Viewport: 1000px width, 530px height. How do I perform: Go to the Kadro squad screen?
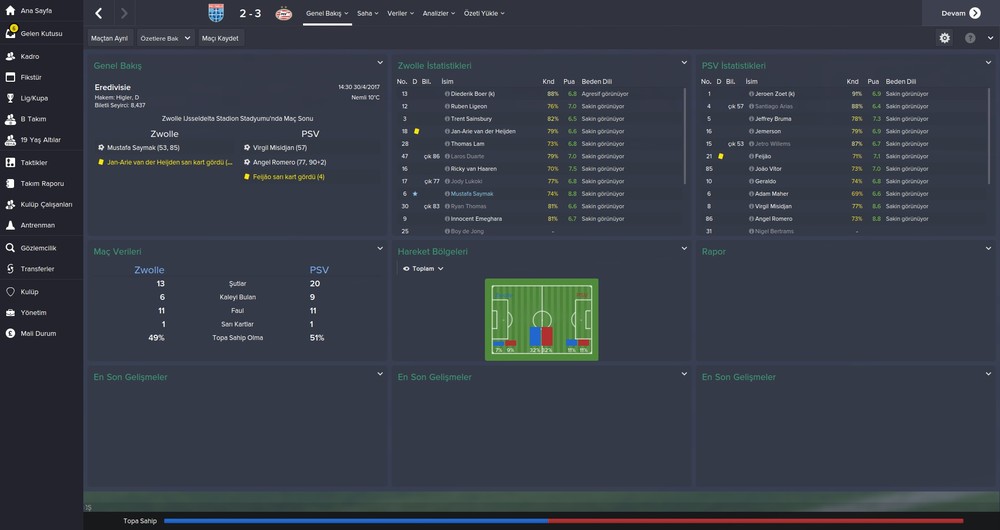coord(30,56)
